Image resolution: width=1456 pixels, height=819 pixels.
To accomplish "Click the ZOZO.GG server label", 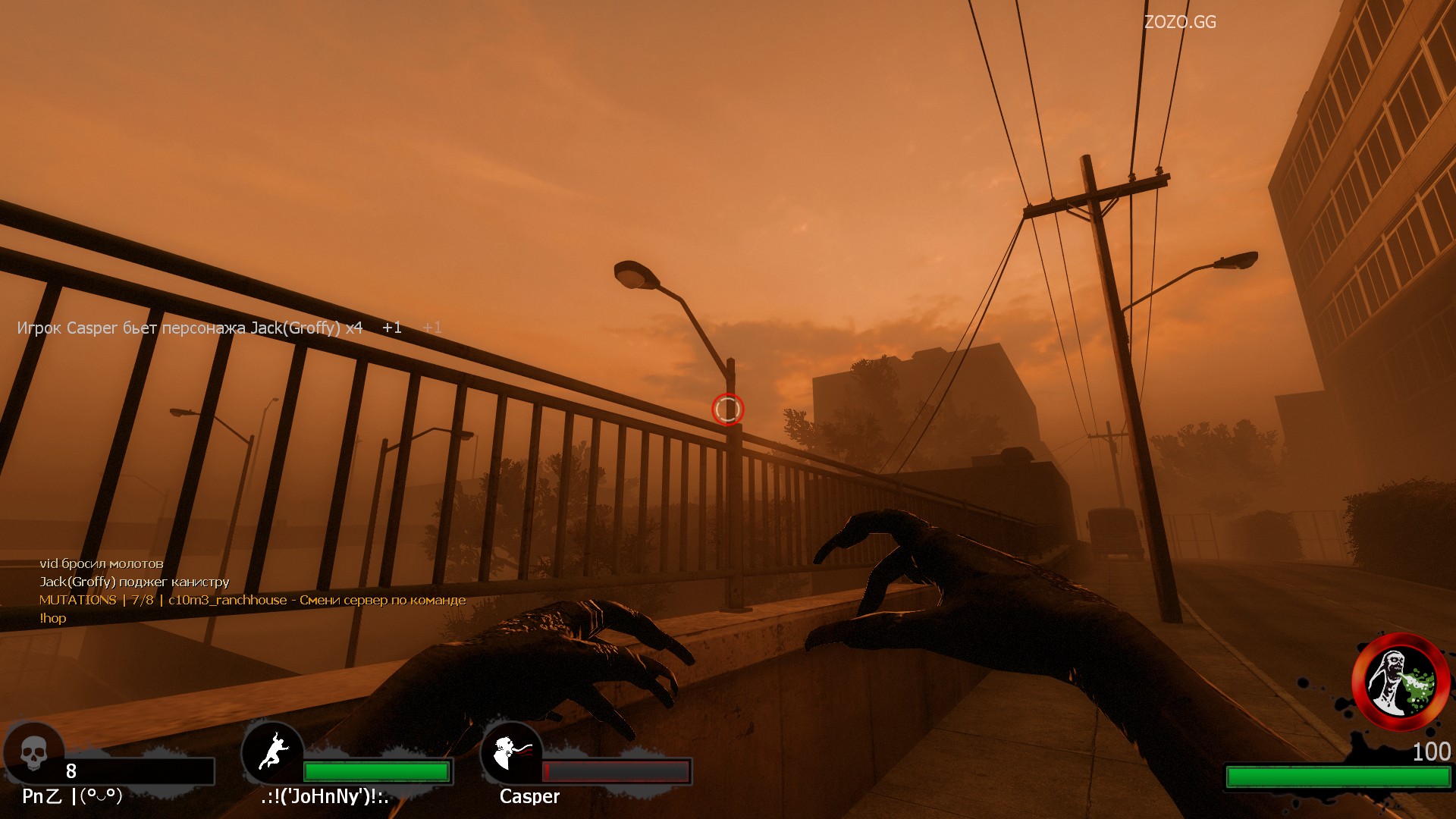I will [x=1179, y=23].
